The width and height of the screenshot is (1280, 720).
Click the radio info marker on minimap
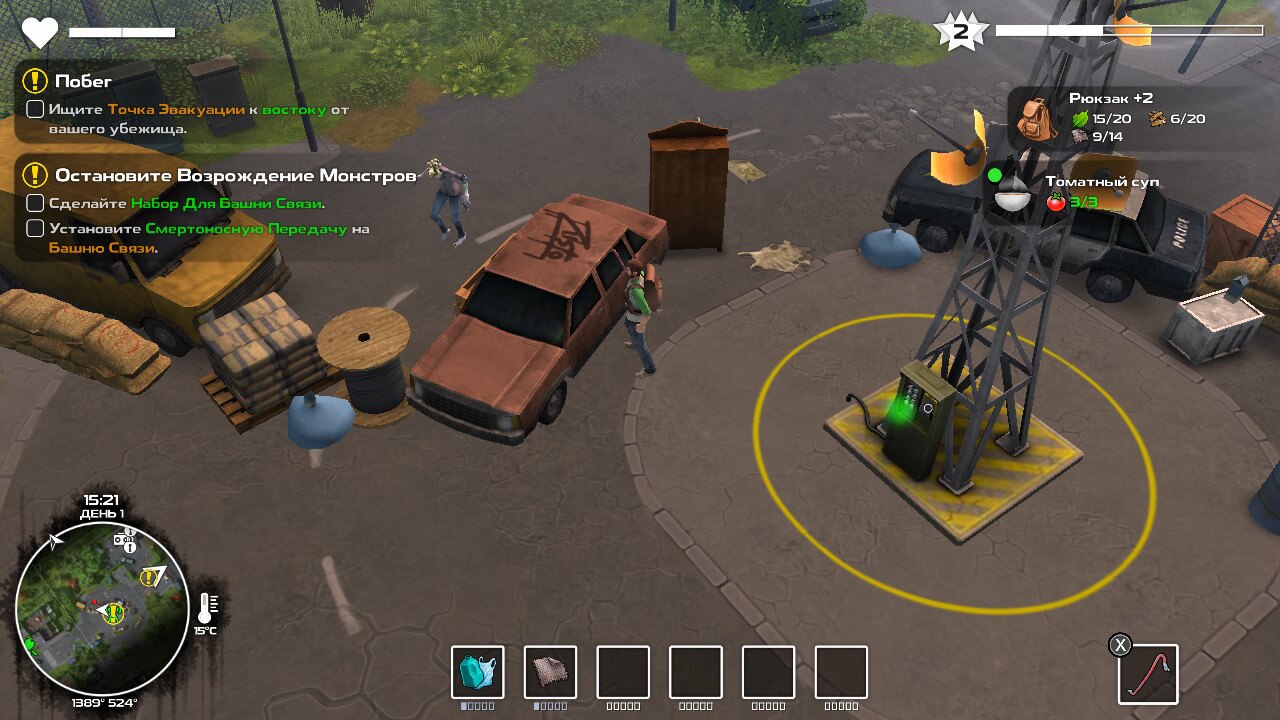coord(125,541)
